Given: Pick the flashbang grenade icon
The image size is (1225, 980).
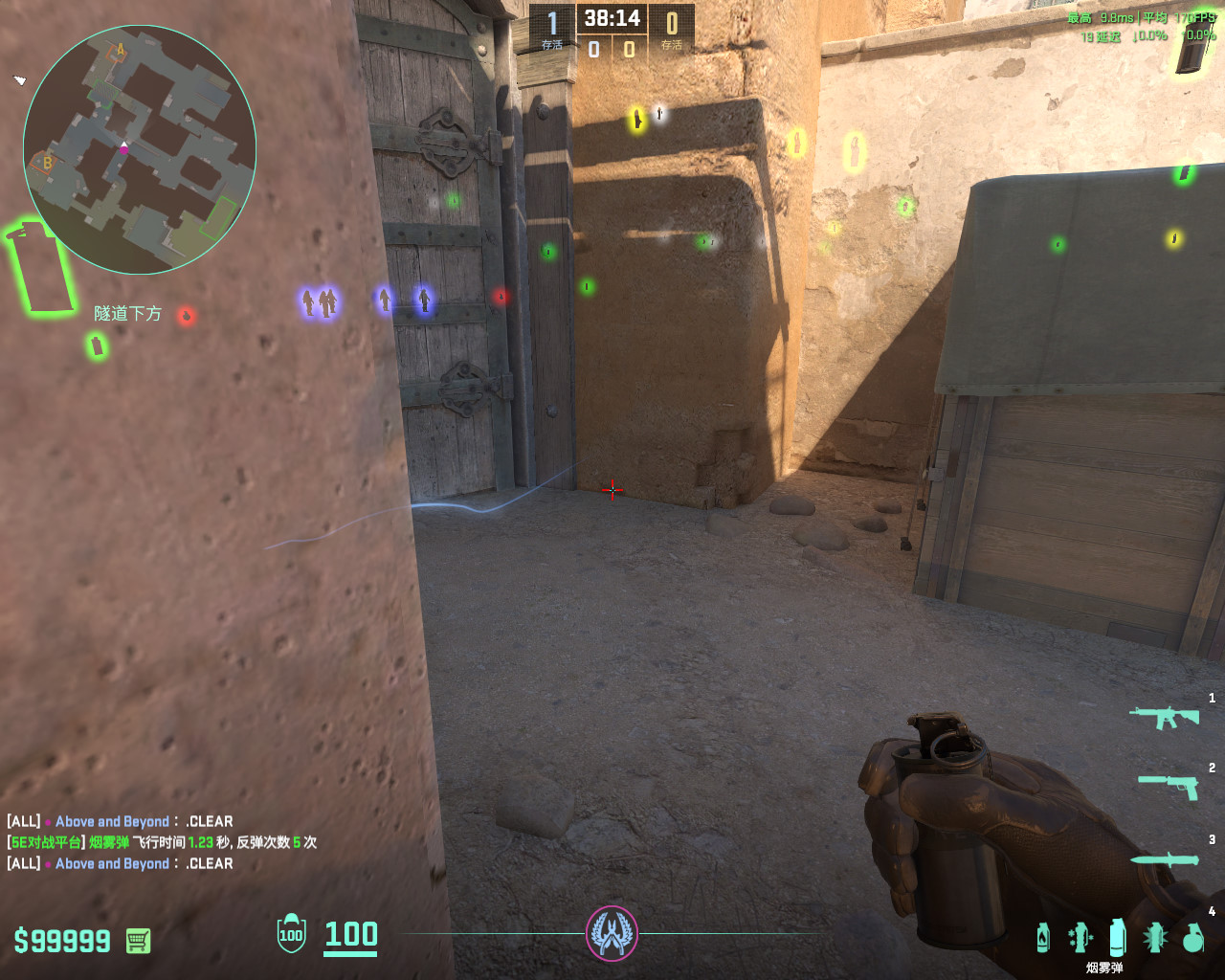Looking at the screenshot, I should pos(1155,937).
